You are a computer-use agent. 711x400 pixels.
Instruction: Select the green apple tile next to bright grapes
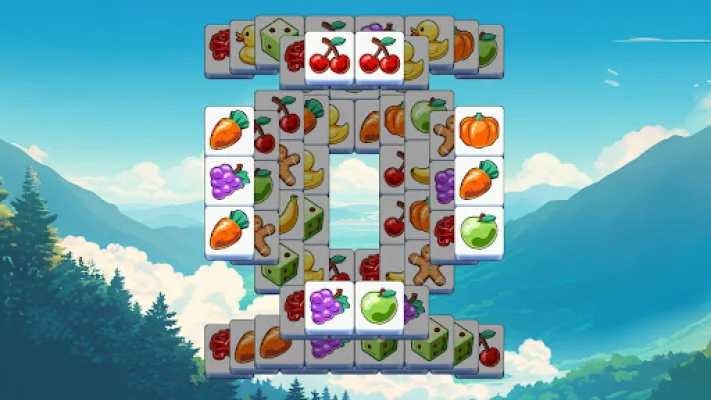pos(378,306)
